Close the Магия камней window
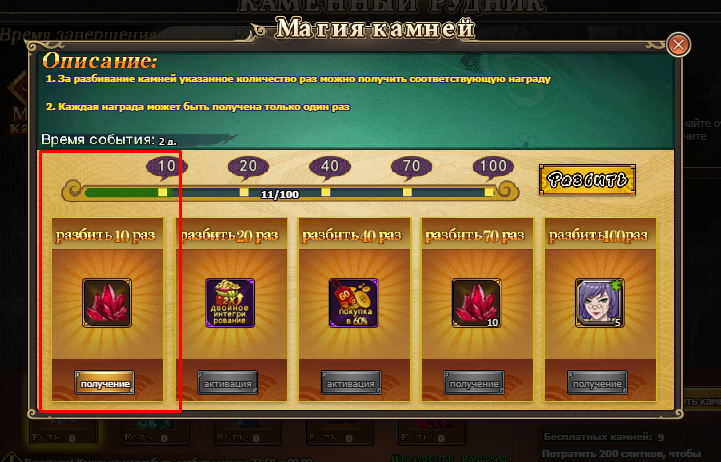This screenshot has height=462, width=721. pos(679,45)
